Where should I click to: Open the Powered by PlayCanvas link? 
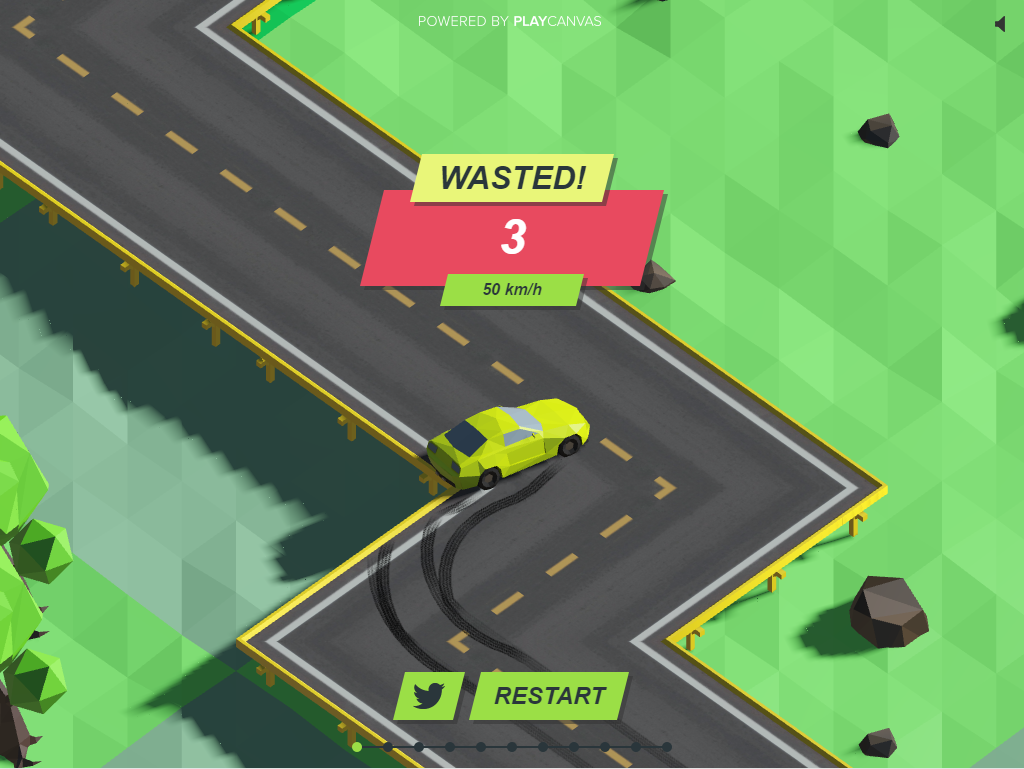[509, 21]
